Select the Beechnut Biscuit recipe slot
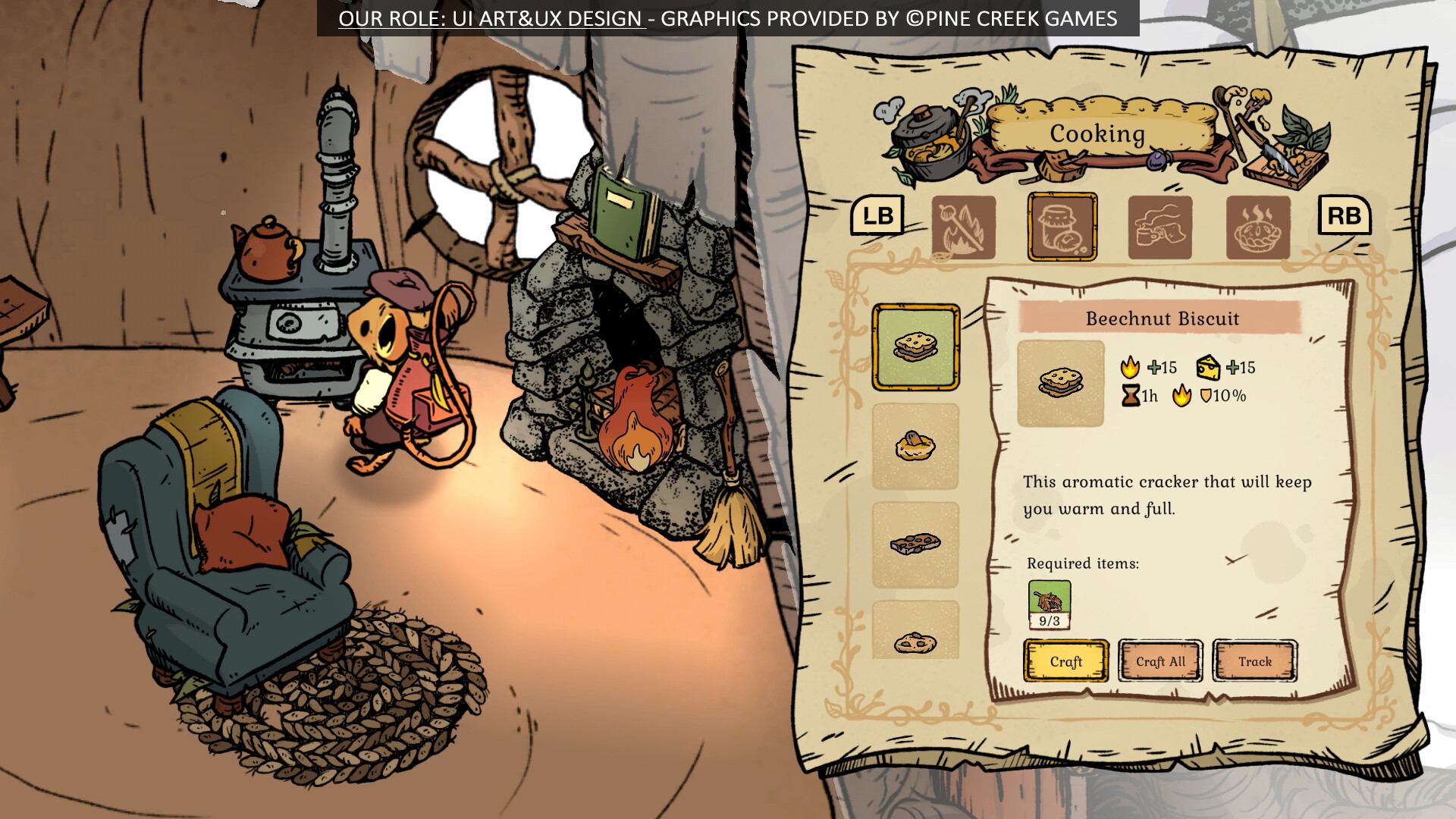The height and width of the screenshot is (819, 1456). tap(915, 347)
